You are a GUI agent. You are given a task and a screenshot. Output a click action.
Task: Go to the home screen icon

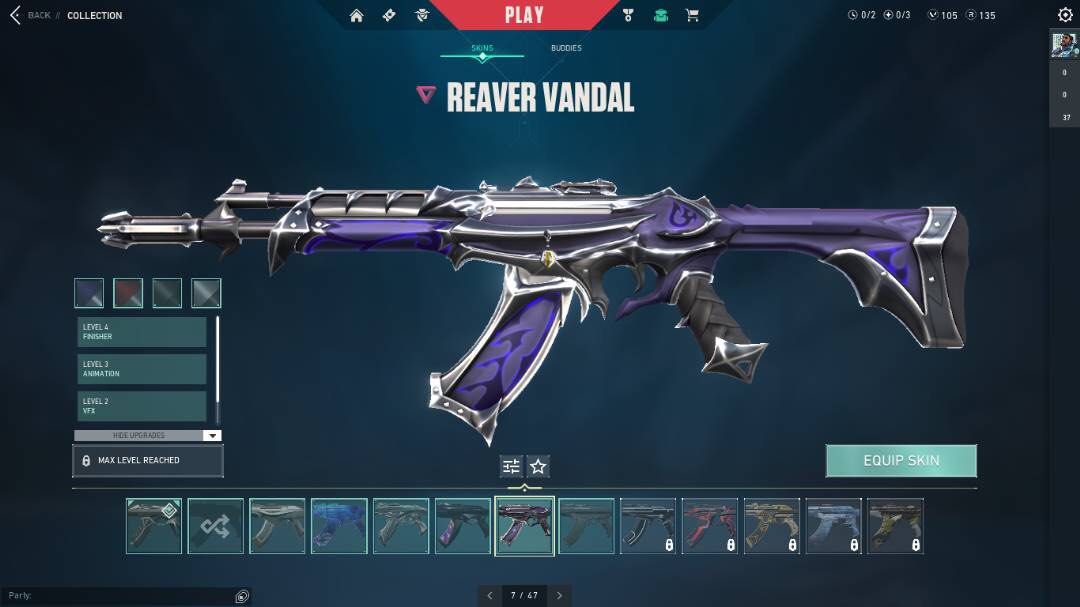coord(357,15)
